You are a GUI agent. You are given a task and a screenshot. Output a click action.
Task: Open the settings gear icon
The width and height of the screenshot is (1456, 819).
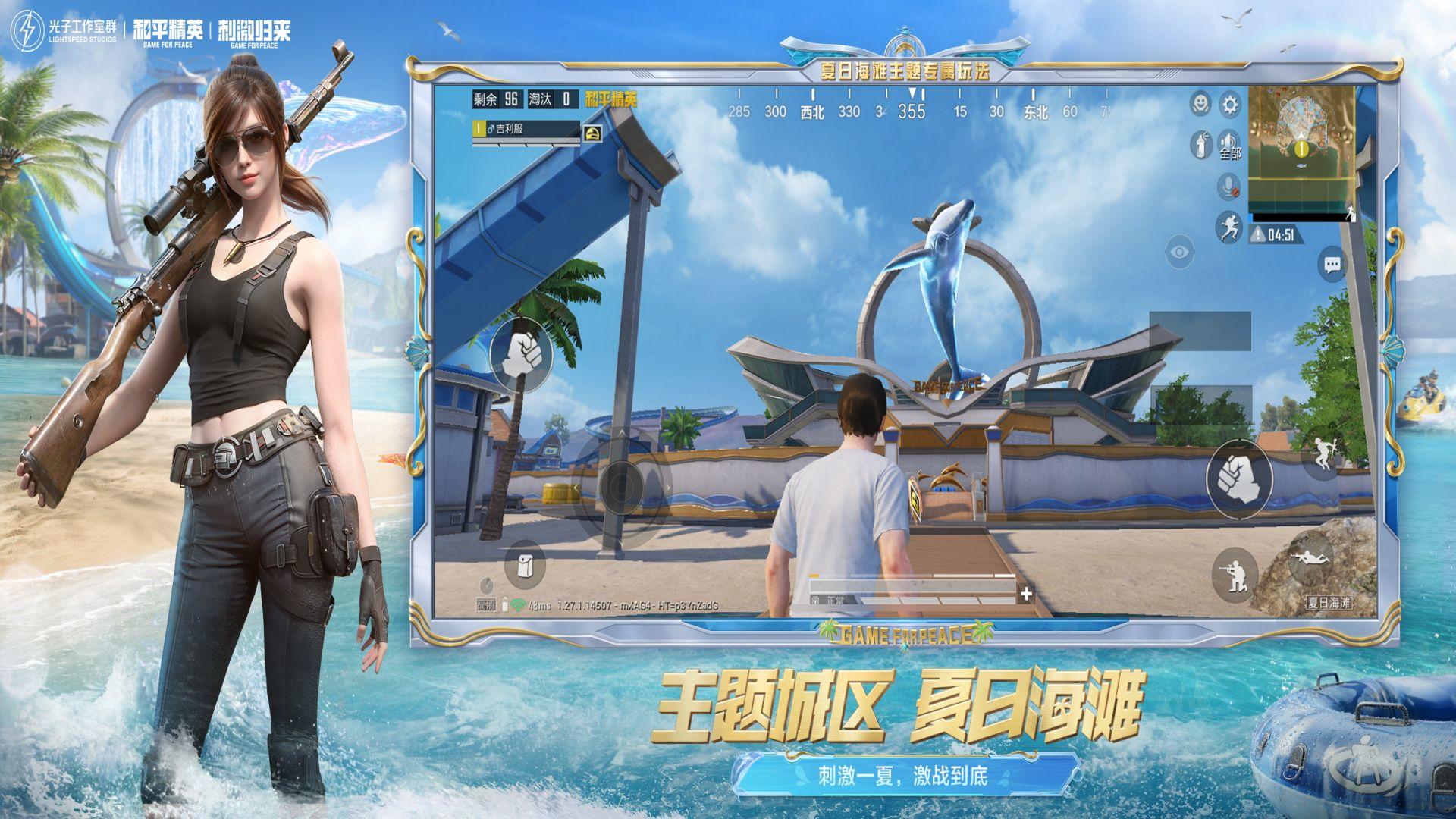1229,104
